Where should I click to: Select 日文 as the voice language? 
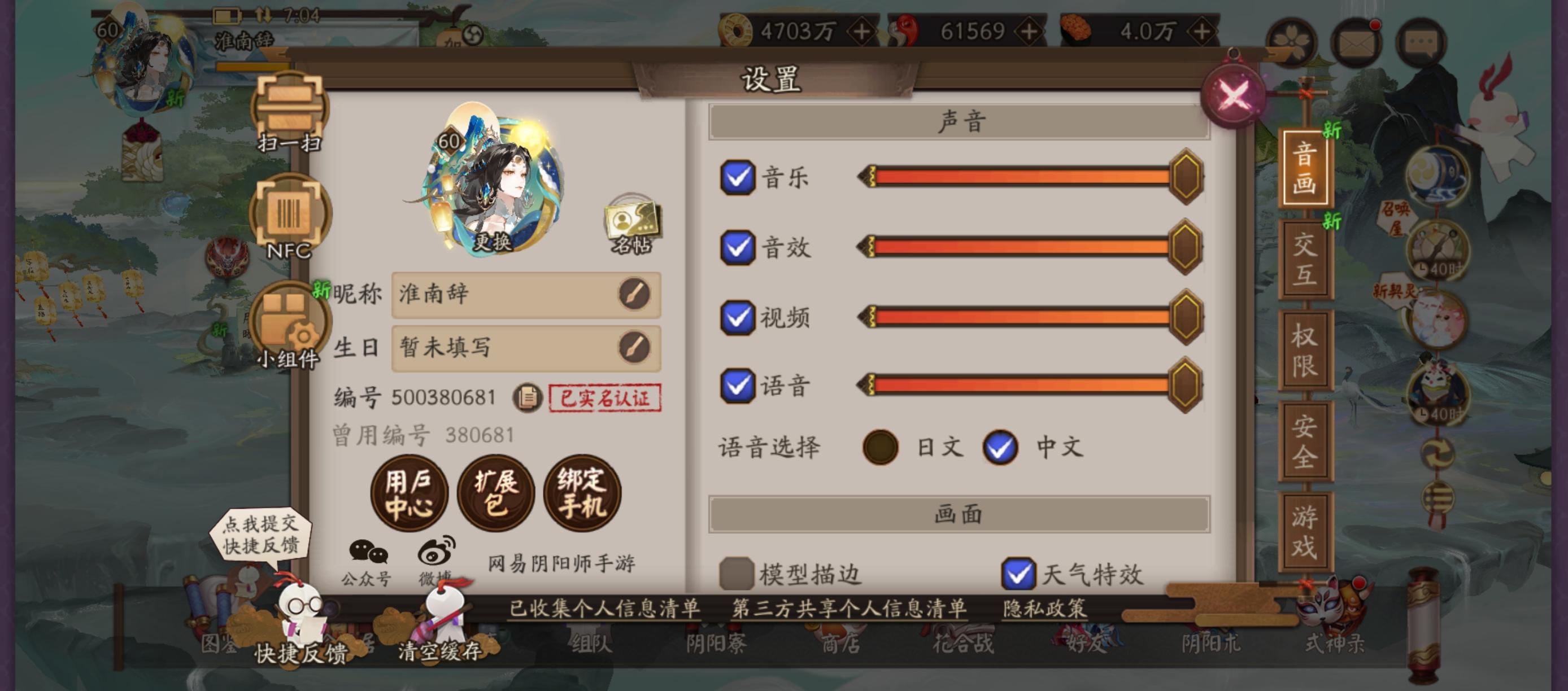[x=881, y=447]
